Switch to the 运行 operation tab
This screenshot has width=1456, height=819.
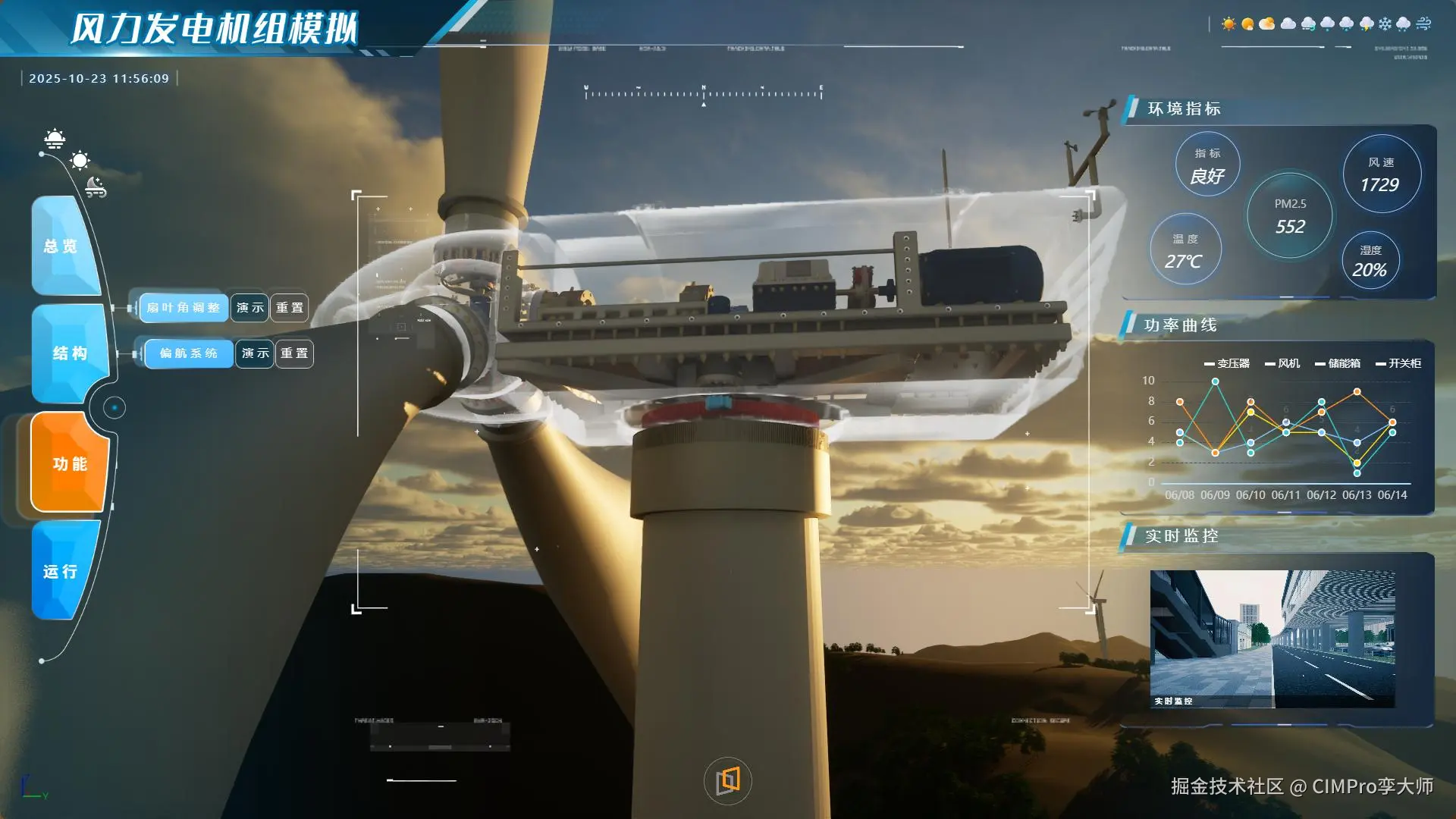click(x=61, y=572)
